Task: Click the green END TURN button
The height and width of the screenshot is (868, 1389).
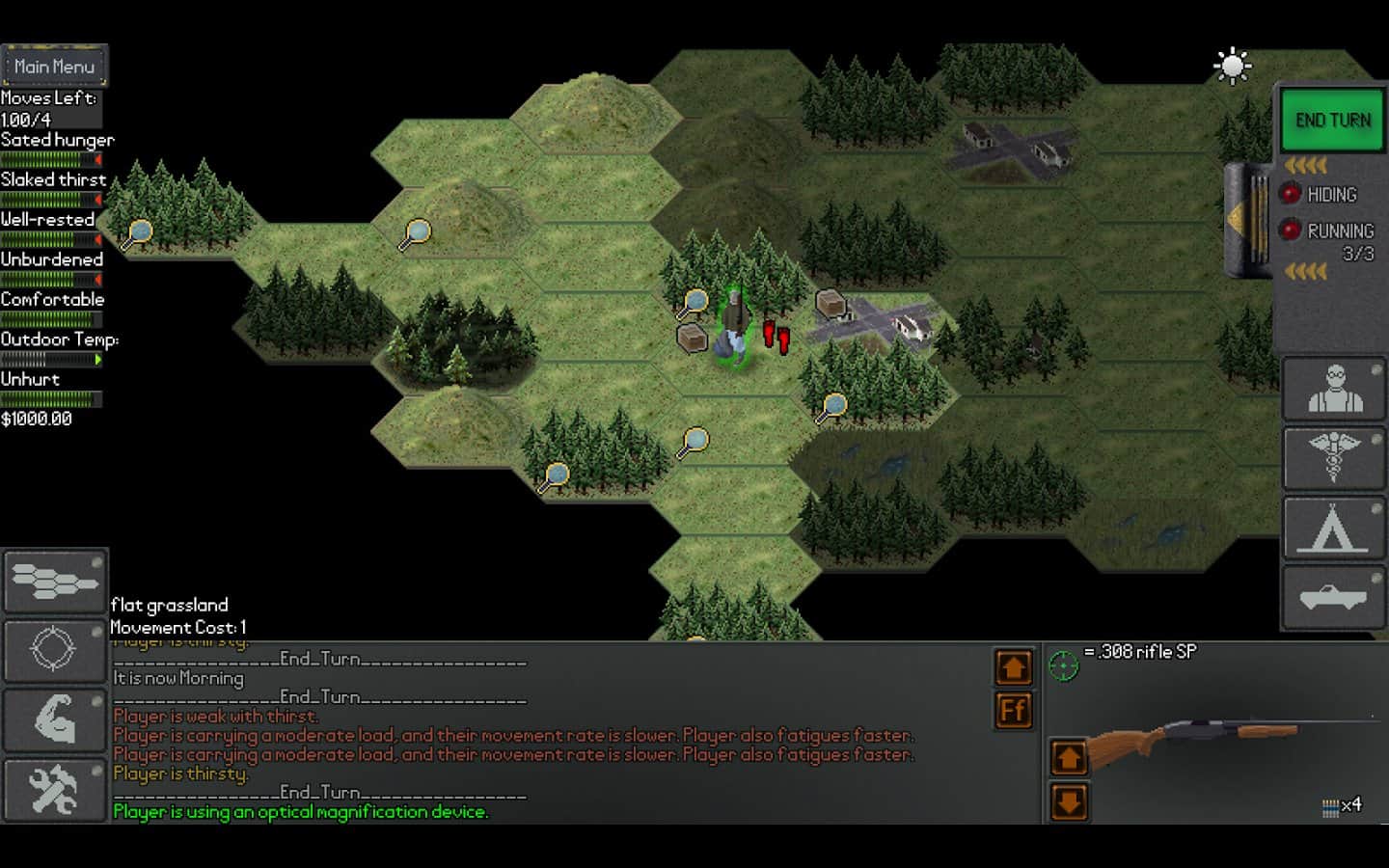Action: (1332, 121)
